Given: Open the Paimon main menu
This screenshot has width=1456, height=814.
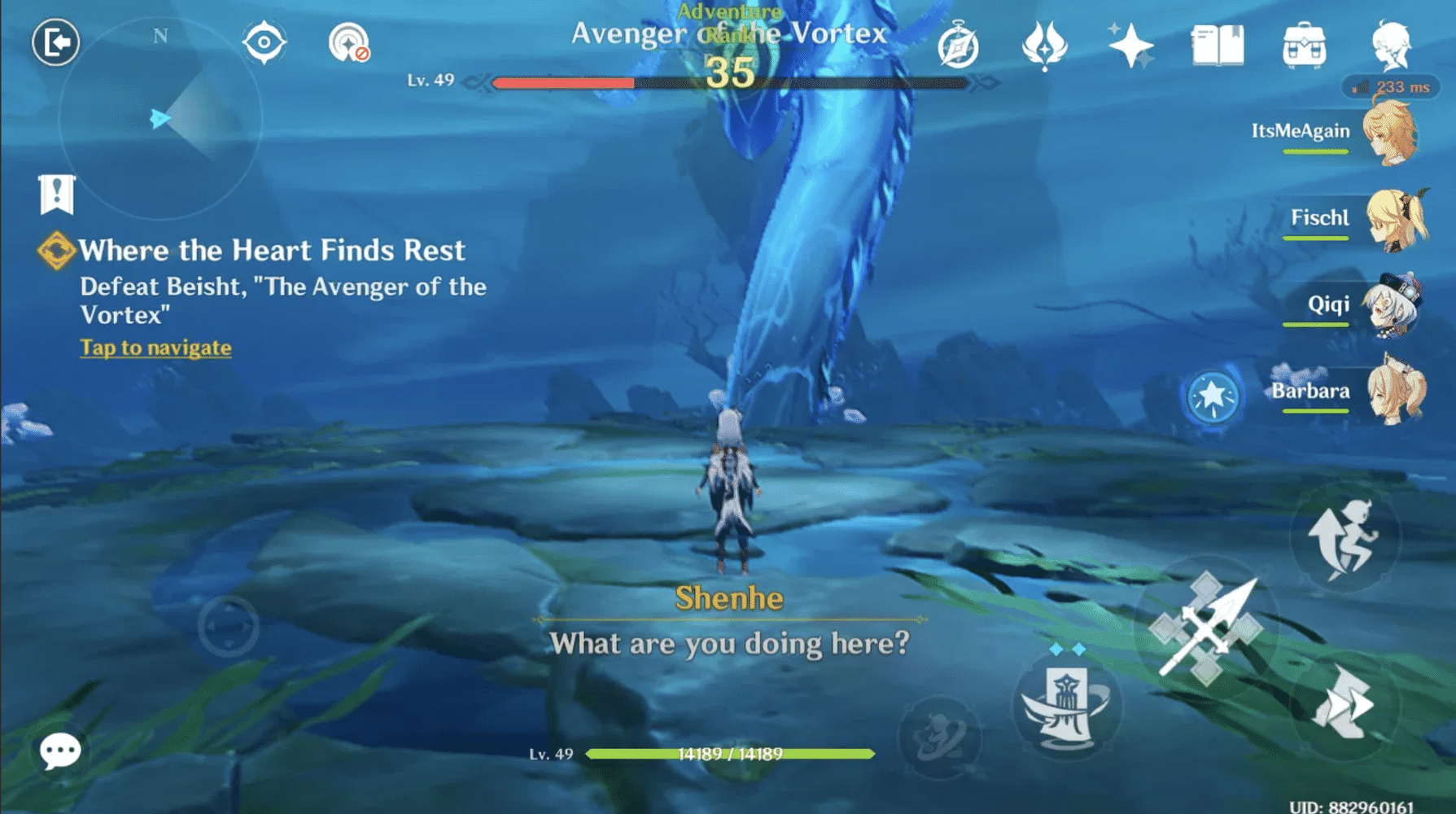Looking at the screenshot, I should [x=1392, y=46].
